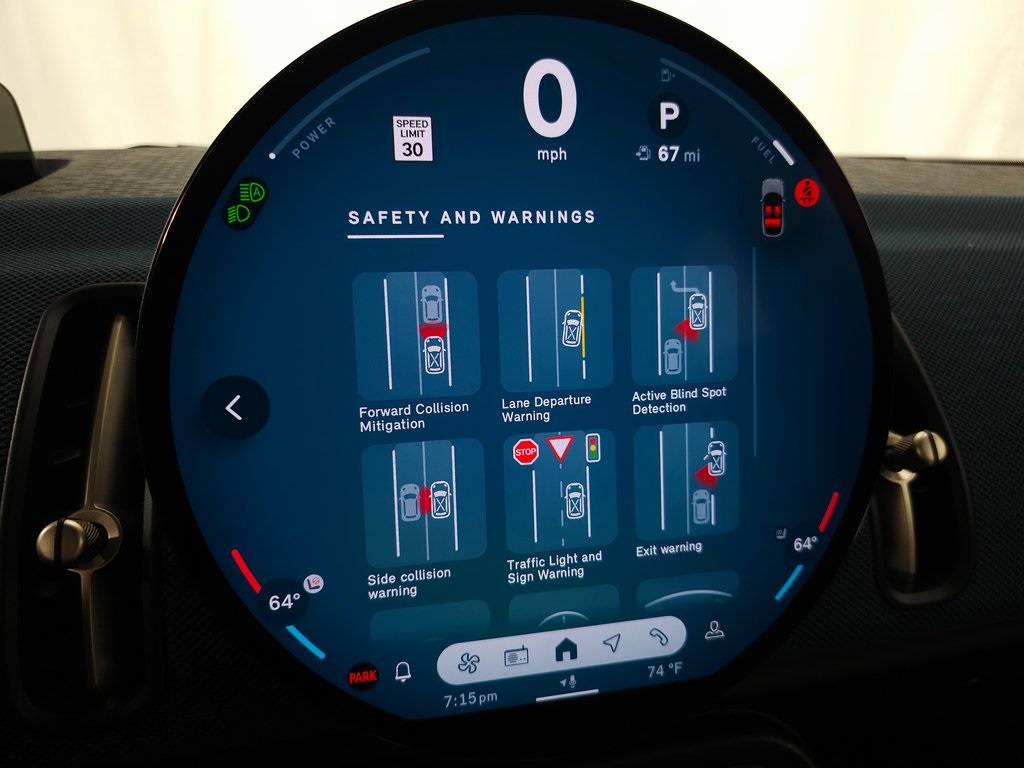Activate the voice microphone icon
Viewport: 1024px width, 768px height.
point(568,681)
